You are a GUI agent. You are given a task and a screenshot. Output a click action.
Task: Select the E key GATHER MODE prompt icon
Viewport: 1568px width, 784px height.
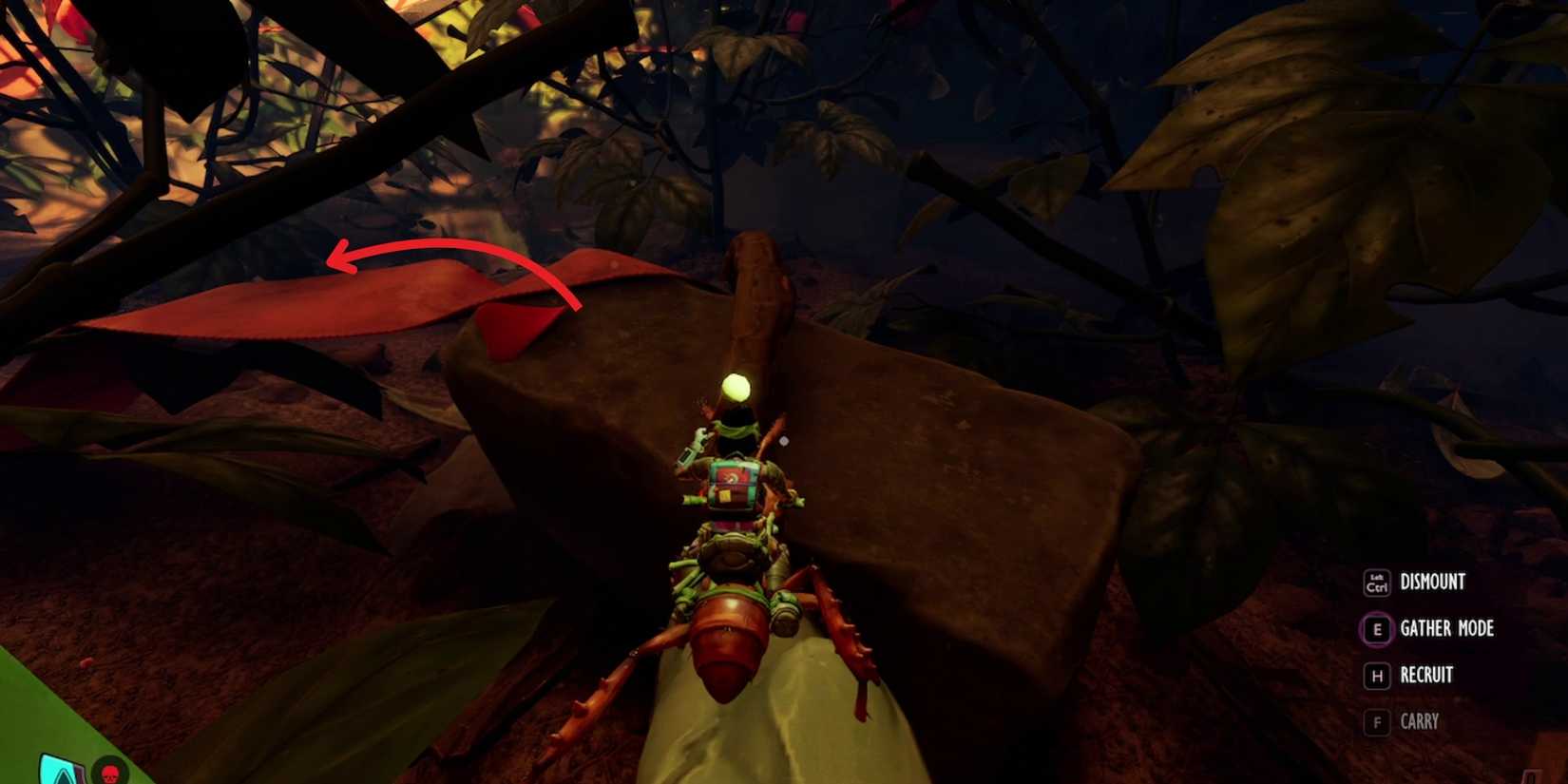click(x=1376, y=629)
